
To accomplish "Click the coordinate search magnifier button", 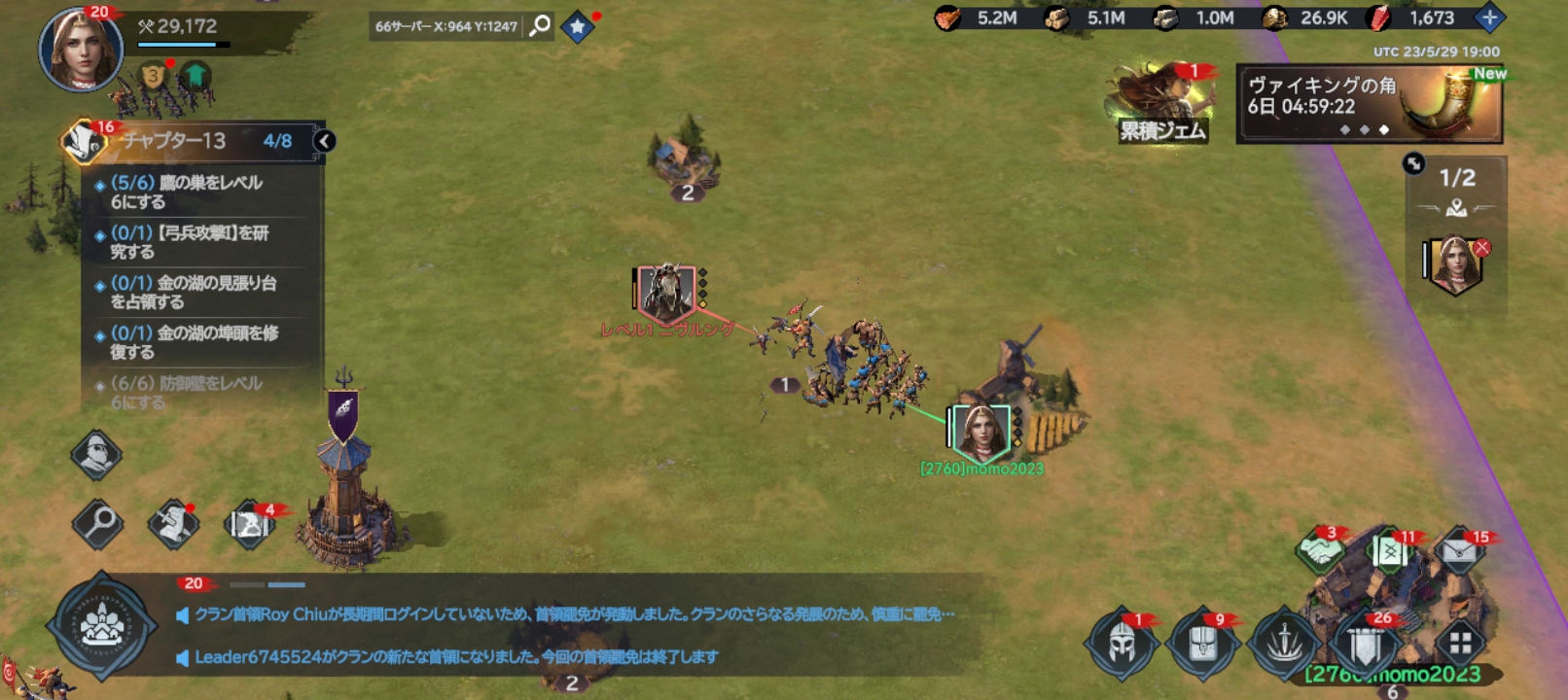I will (540, 26).
